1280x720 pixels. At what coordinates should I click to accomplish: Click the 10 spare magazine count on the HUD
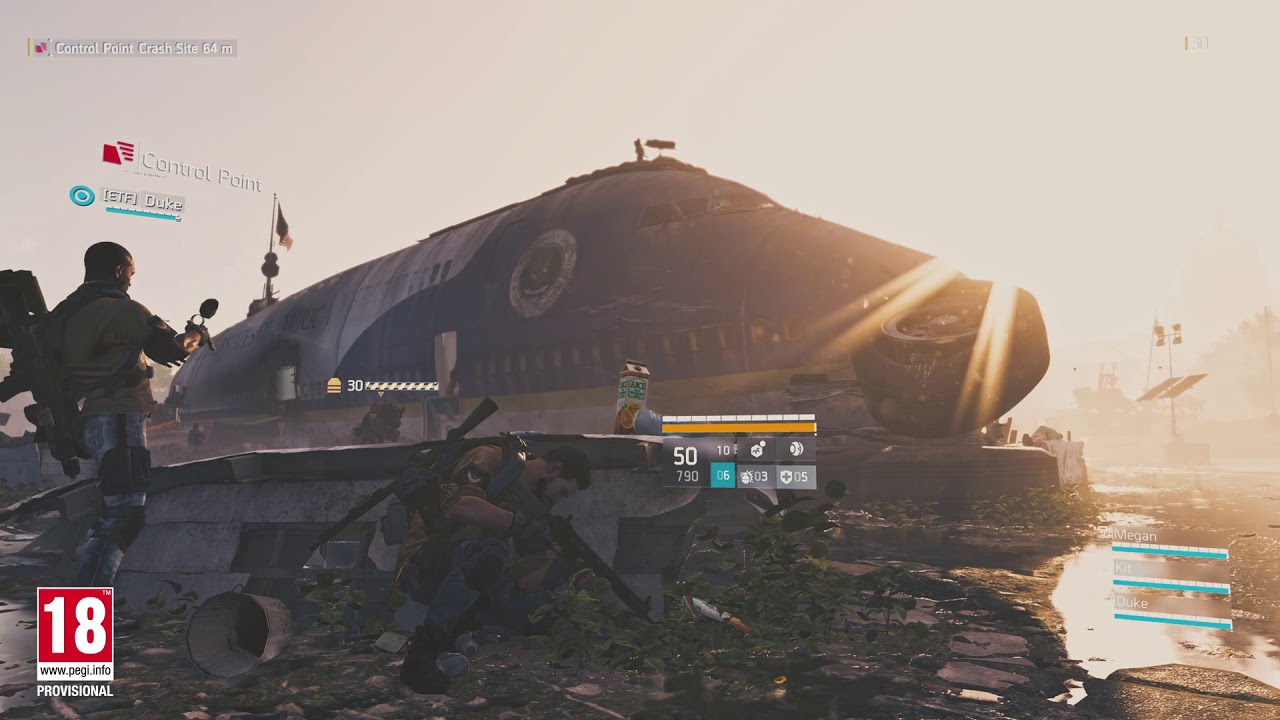click(722, 451)
